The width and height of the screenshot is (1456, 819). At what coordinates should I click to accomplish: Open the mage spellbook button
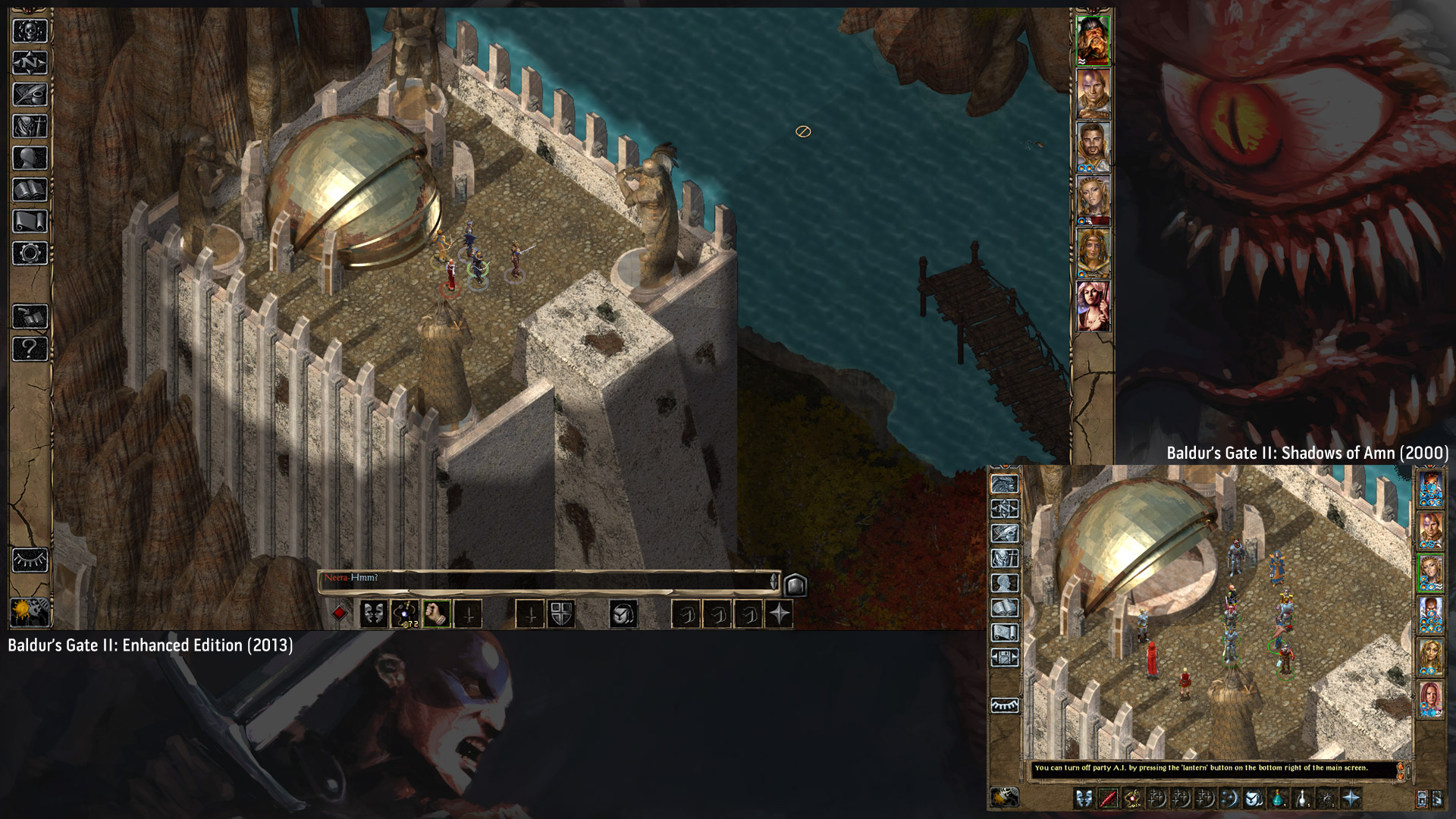(x=30, y=190)
